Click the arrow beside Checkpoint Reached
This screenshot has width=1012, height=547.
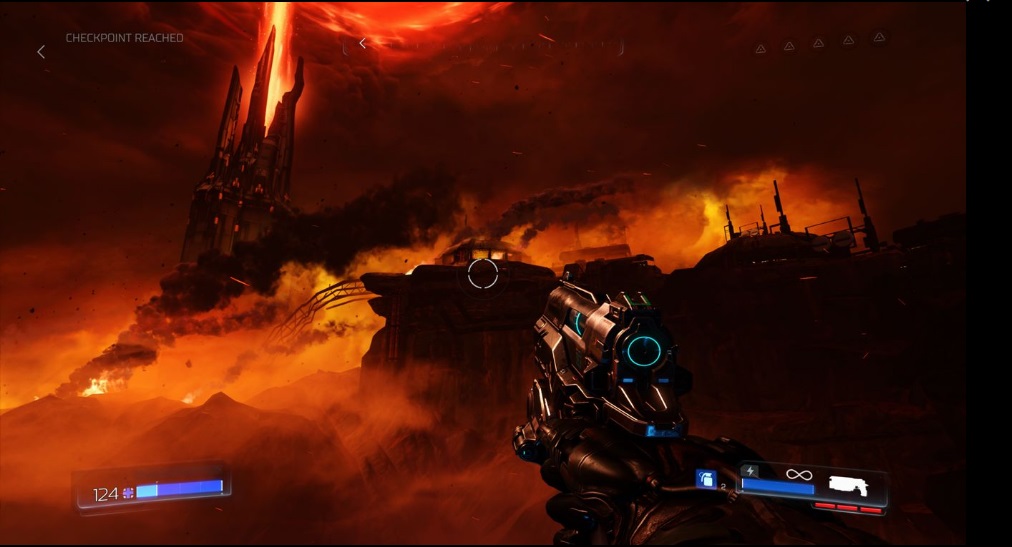[x=41, y=51]
